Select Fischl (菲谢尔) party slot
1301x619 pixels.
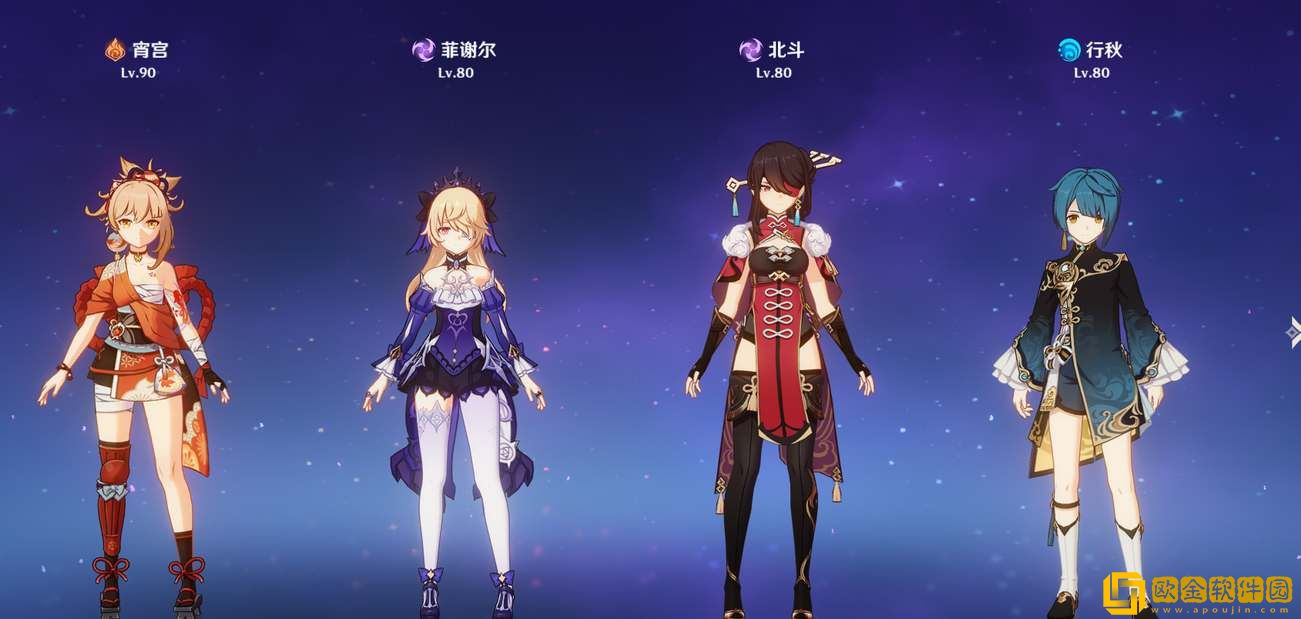(455, 380)
